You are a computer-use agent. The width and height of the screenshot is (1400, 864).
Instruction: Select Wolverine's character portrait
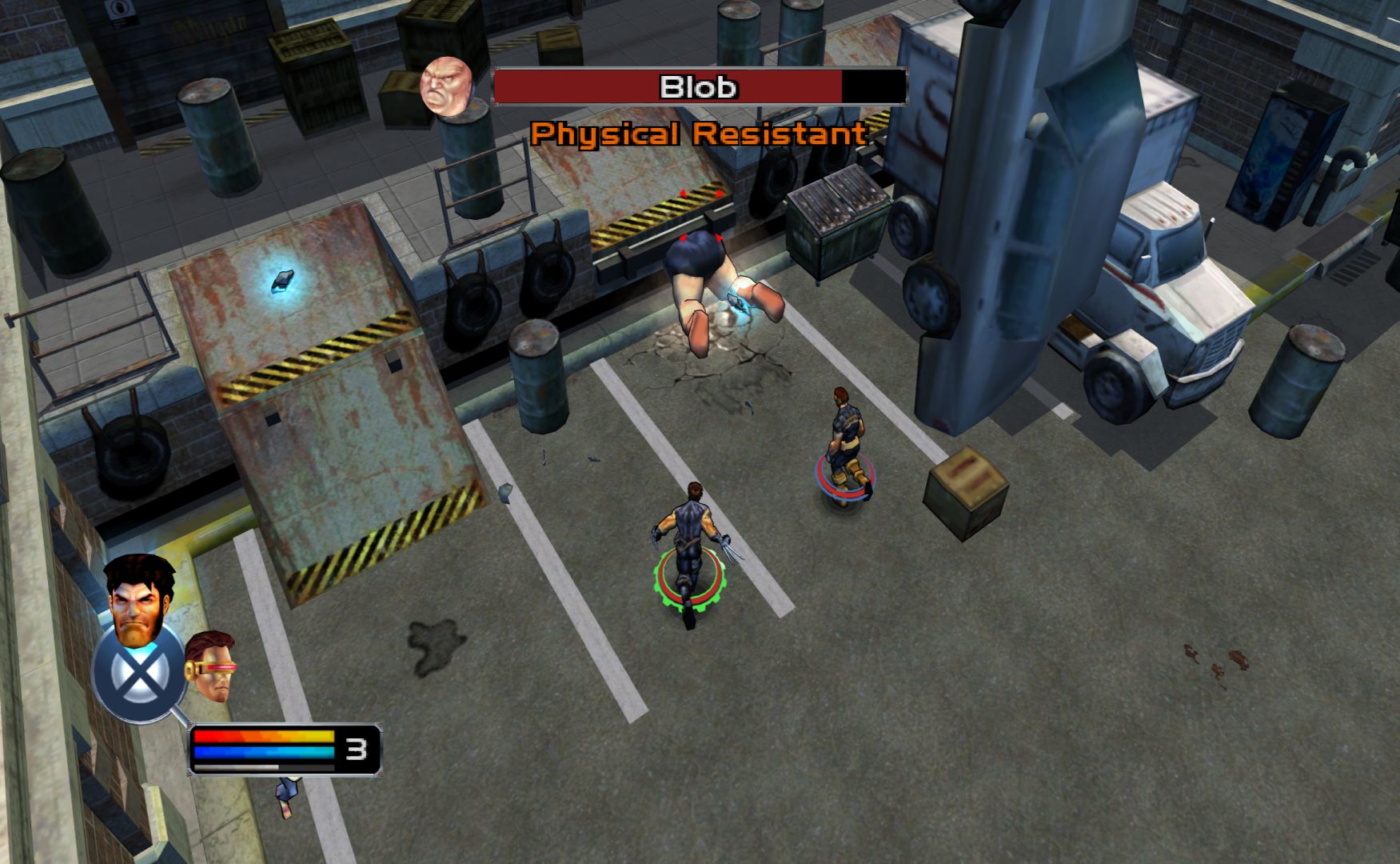point(139,597)
